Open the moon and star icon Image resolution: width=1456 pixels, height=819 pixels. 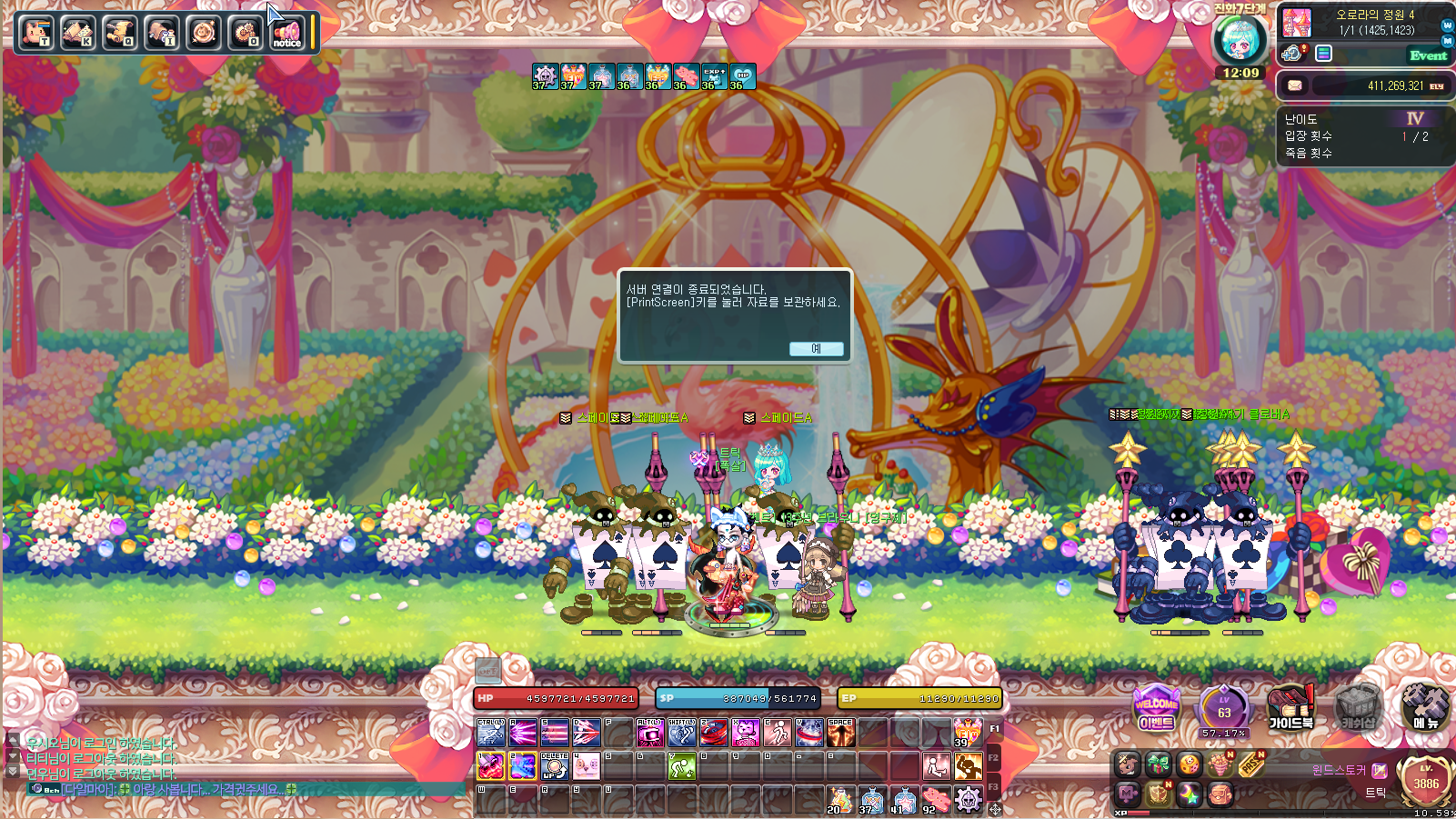[x=1189, y=794]
